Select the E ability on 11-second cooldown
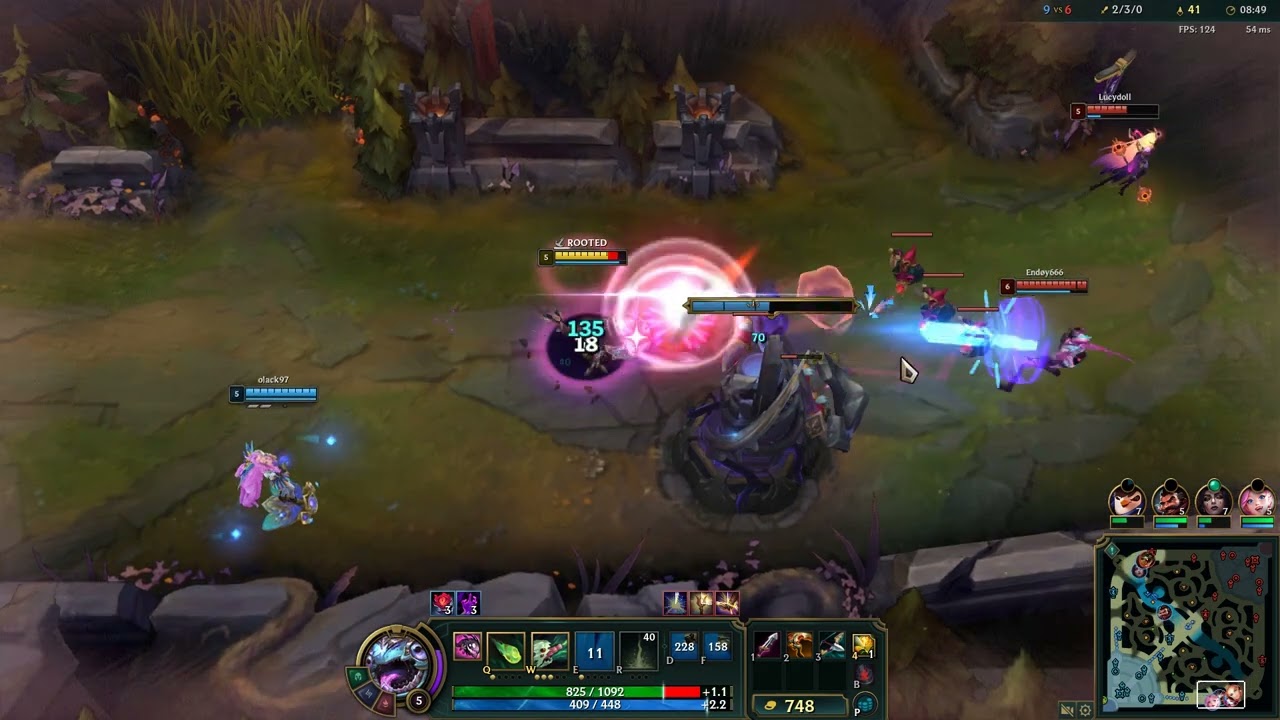The height and width of the screenshot is (720, 1280). pos(594,652)
